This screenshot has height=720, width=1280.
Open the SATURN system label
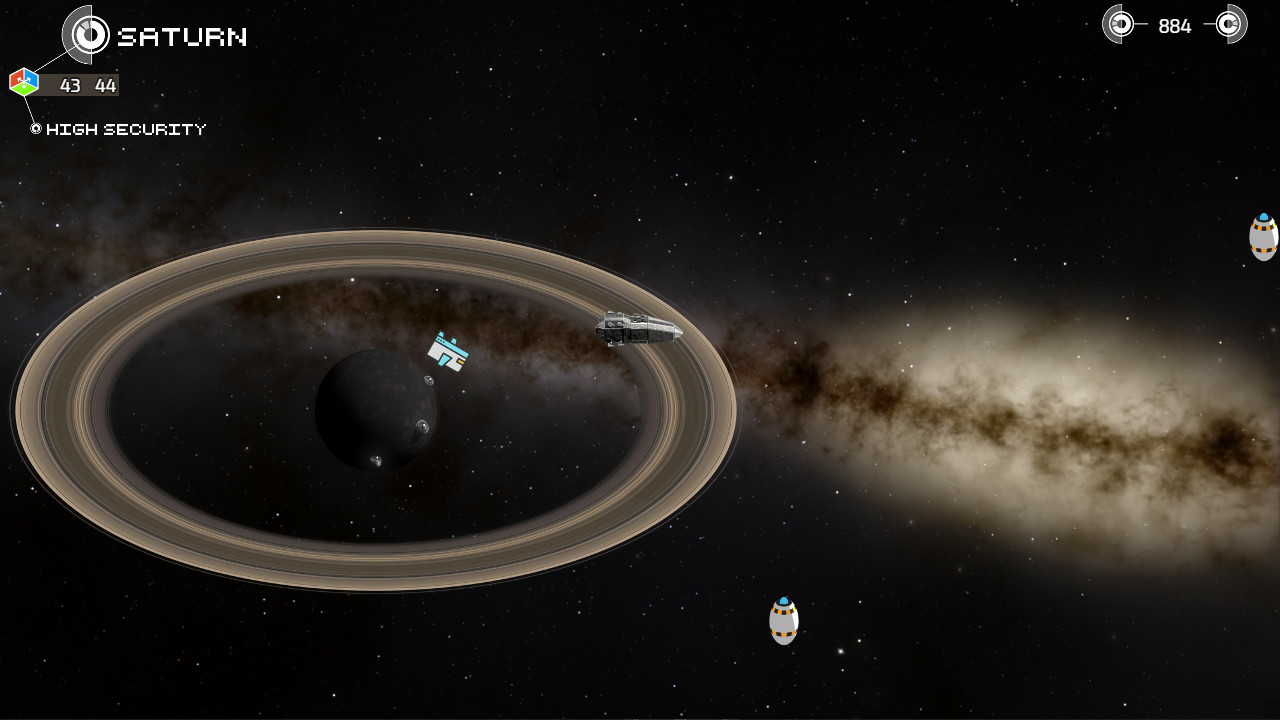(x=180, y=38)
